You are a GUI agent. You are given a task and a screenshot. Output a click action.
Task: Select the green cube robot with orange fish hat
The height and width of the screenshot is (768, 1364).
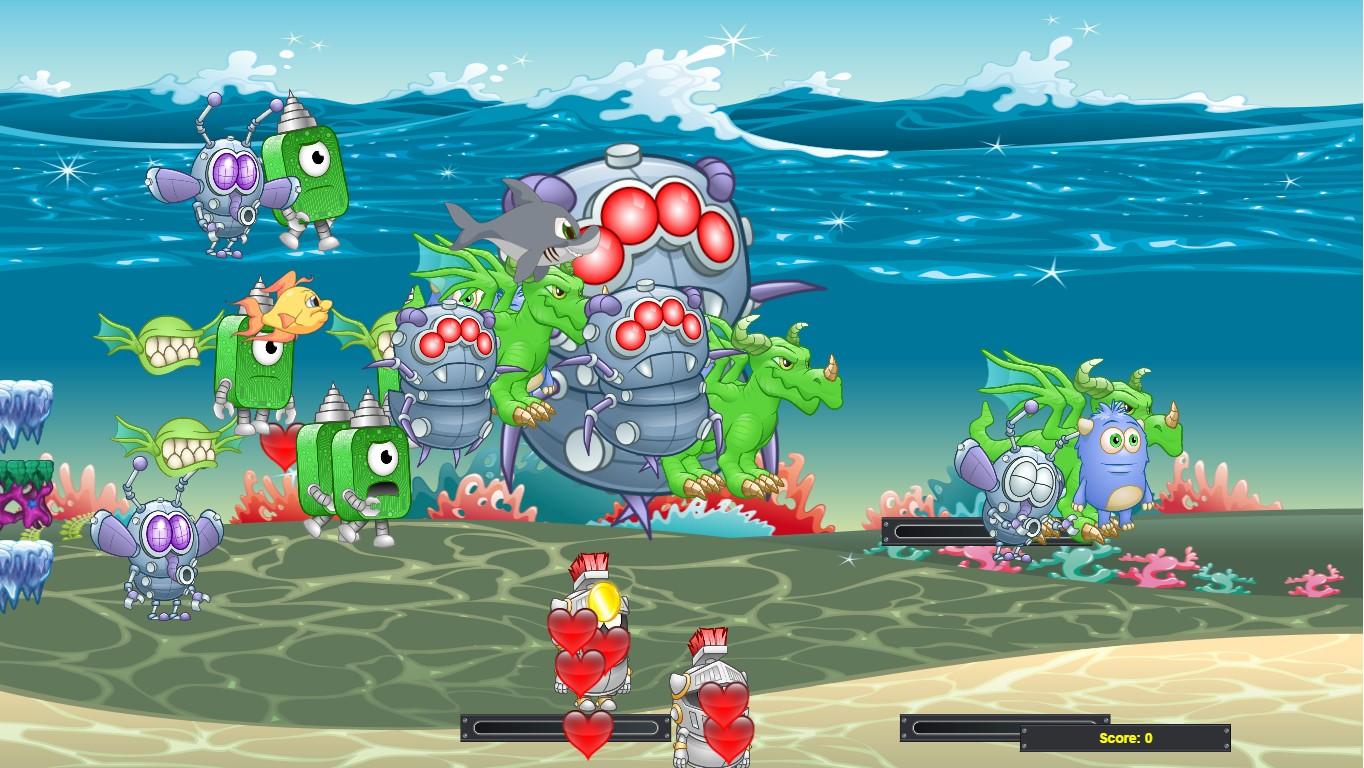[265, 370]
